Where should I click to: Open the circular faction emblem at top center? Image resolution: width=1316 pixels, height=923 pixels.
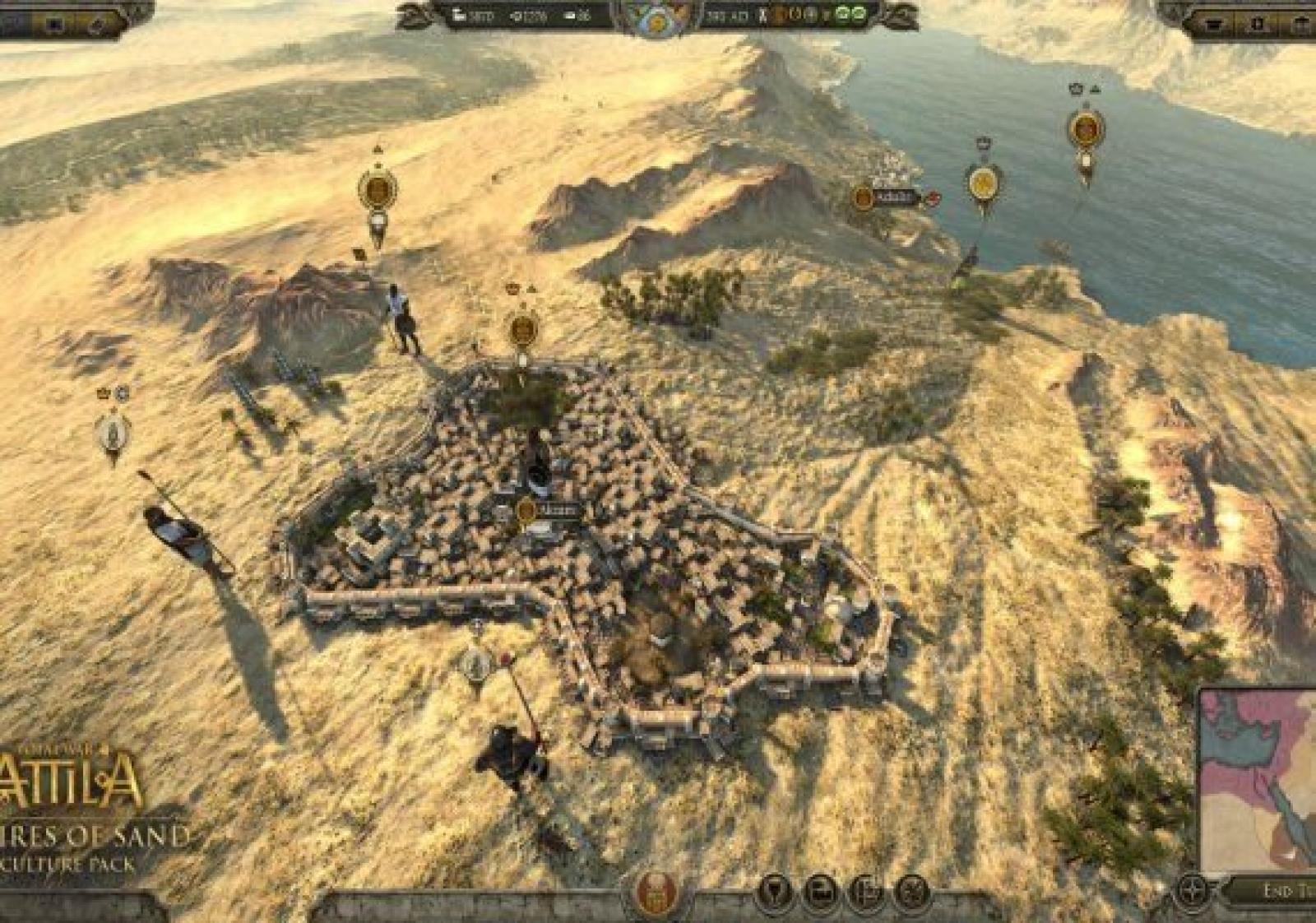pyautogui.click(x=657, y=18)
